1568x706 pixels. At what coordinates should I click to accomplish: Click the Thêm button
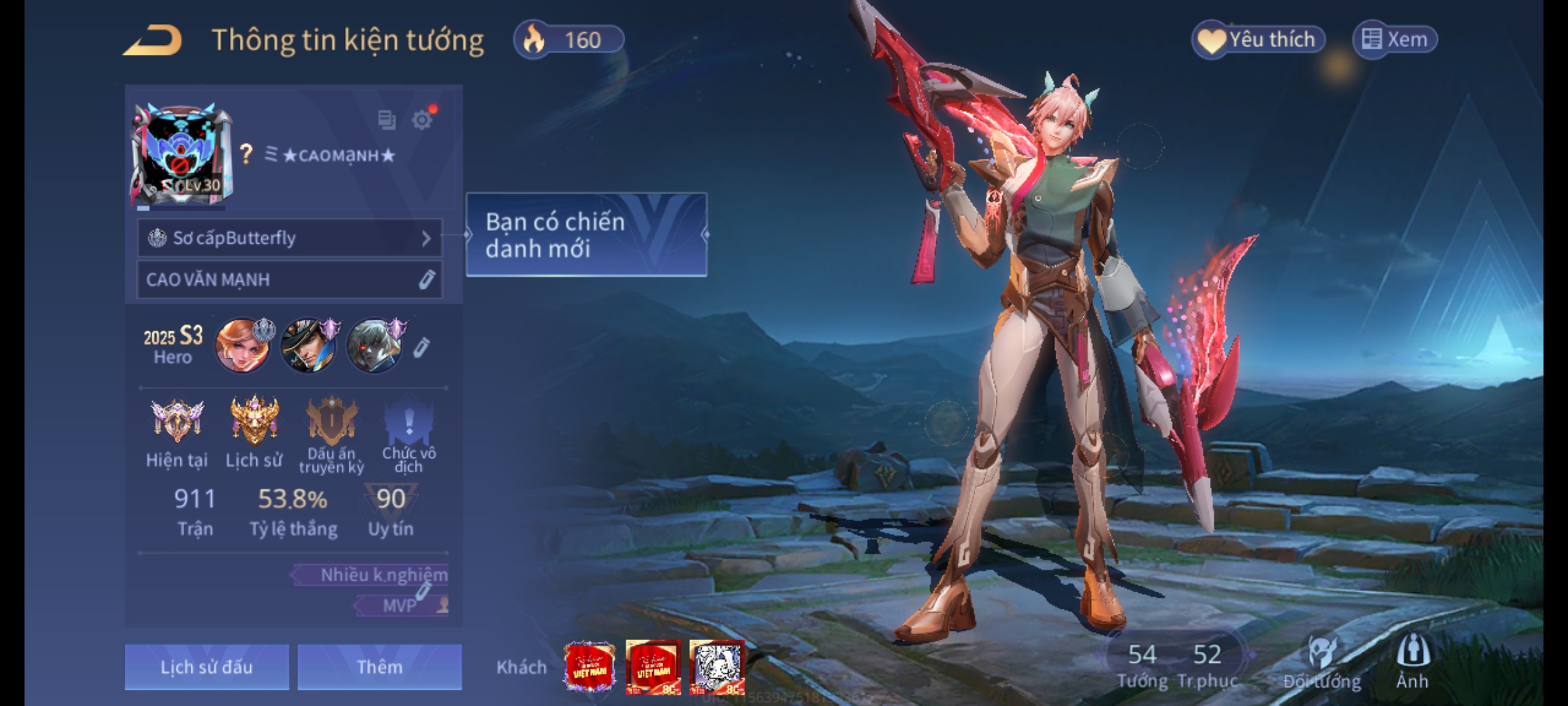380,667
